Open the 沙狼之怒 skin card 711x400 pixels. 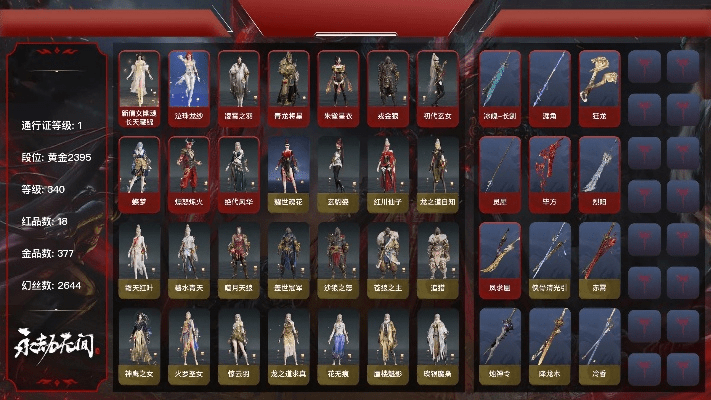coord(338,258)
